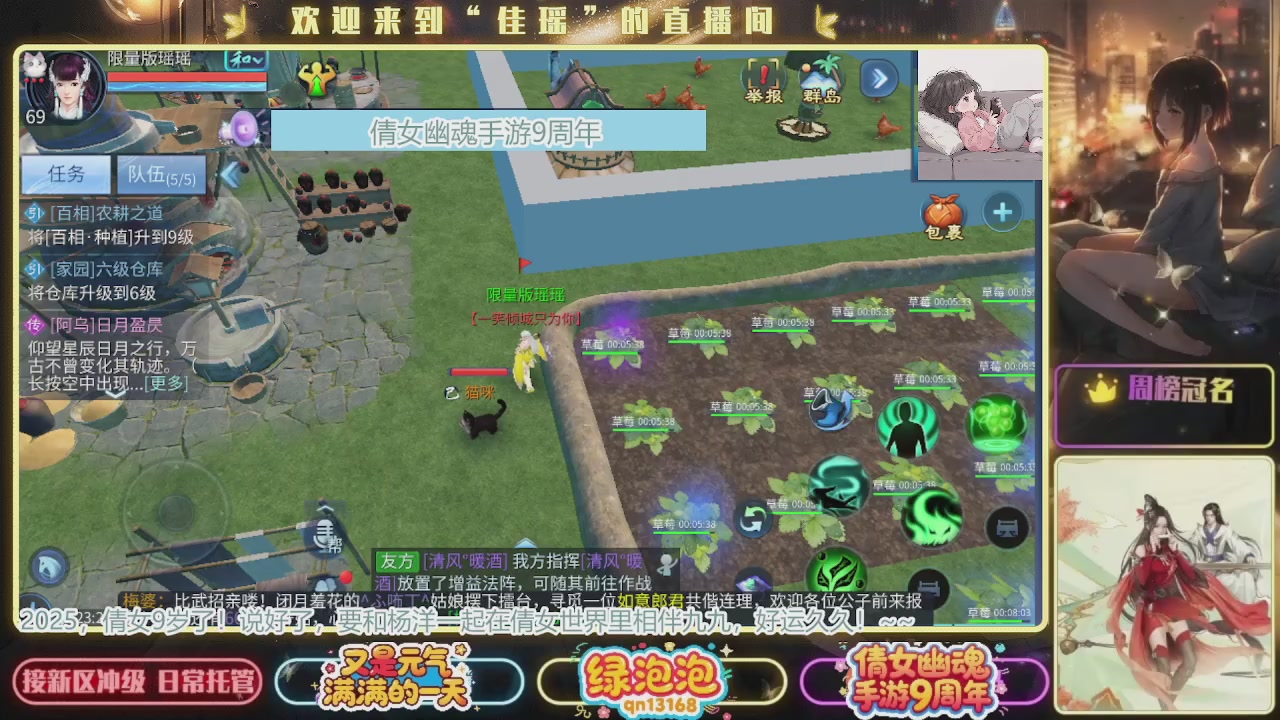Select the green leaf planting skill icon
This screenshot has width=1280, height=720.
click(x=839, y=574)
